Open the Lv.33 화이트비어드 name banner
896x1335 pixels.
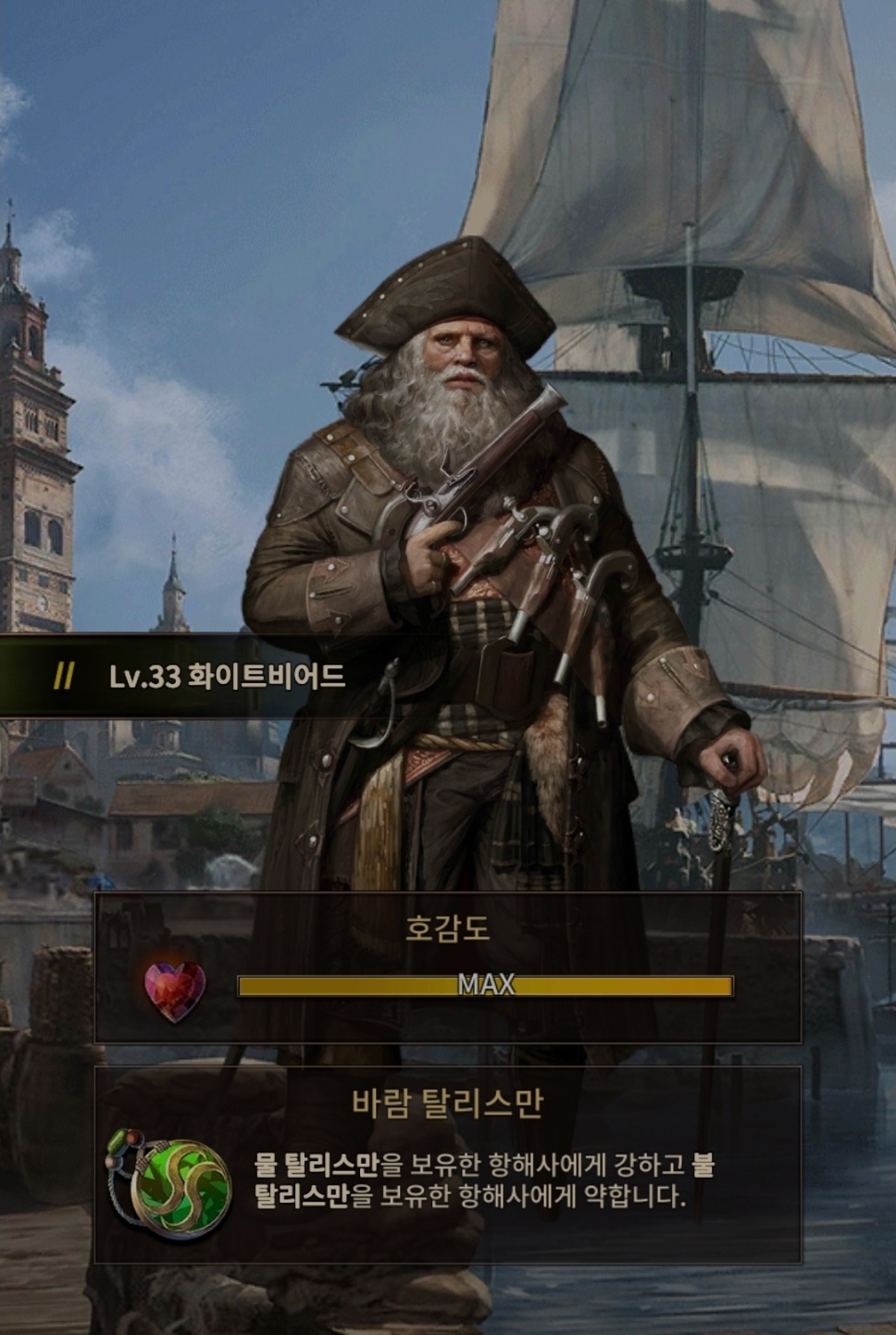226,677
